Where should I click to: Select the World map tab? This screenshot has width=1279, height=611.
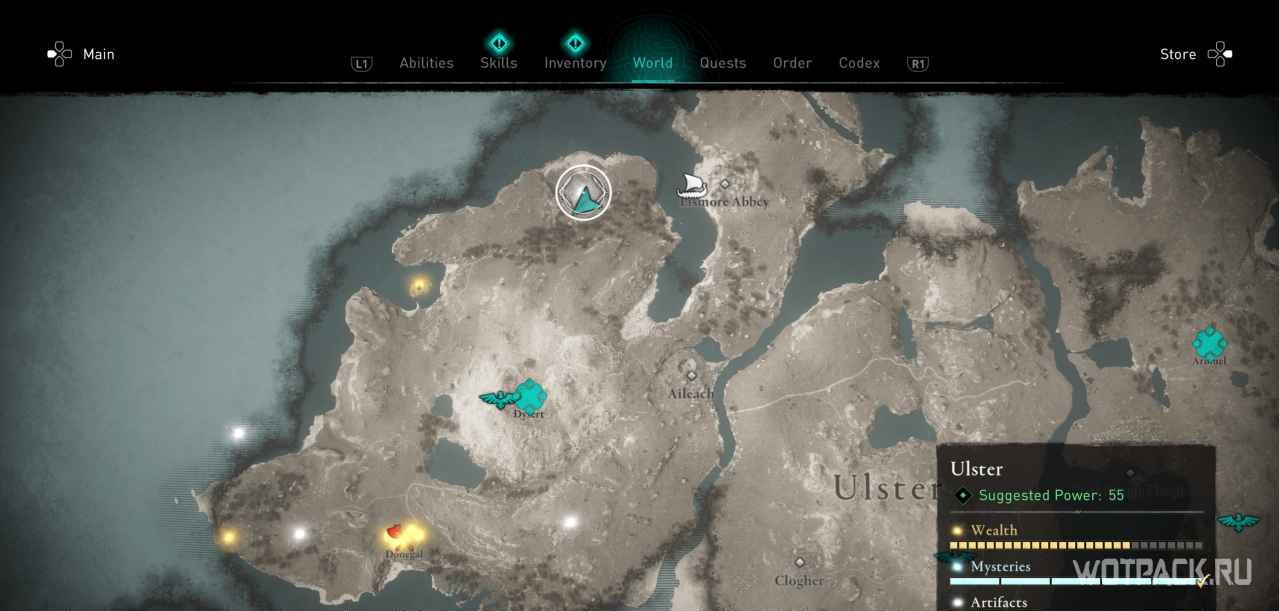652,63
